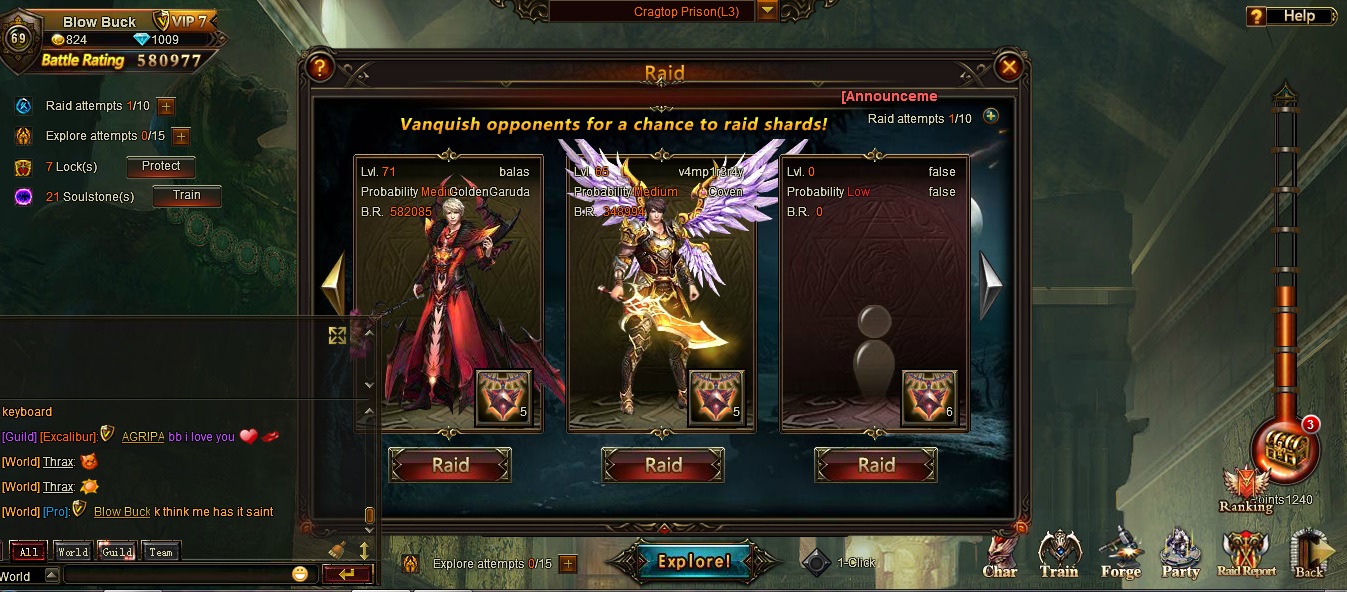The image size is (1347, 592).
Task: Click the Train soulstones button
Action: (x=186, y=196)
